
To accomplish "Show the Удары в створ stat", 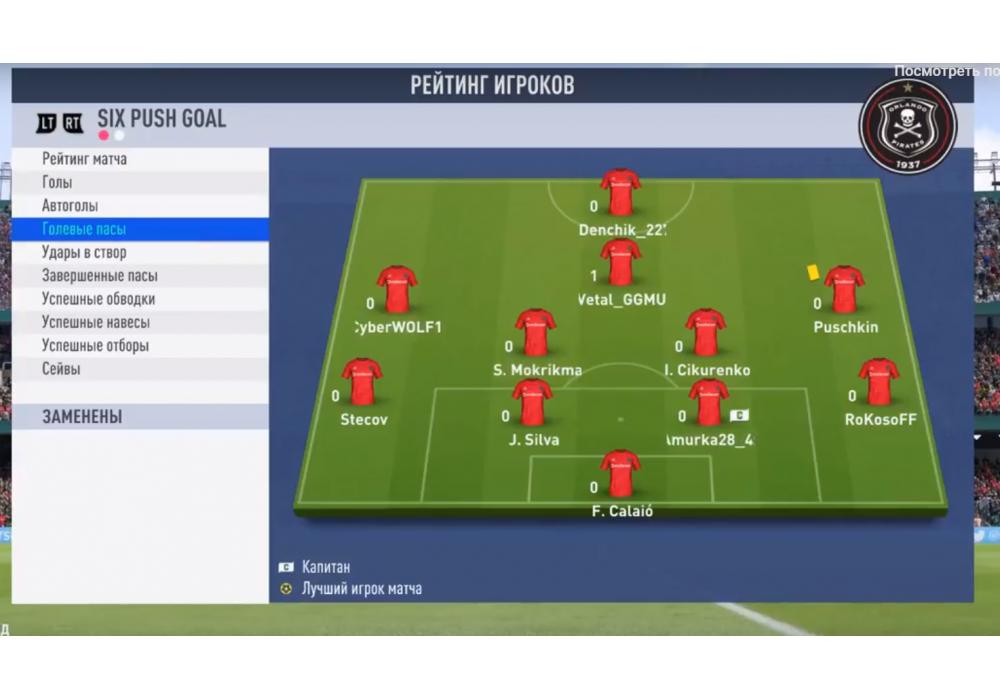I will [x=140, y=252].
